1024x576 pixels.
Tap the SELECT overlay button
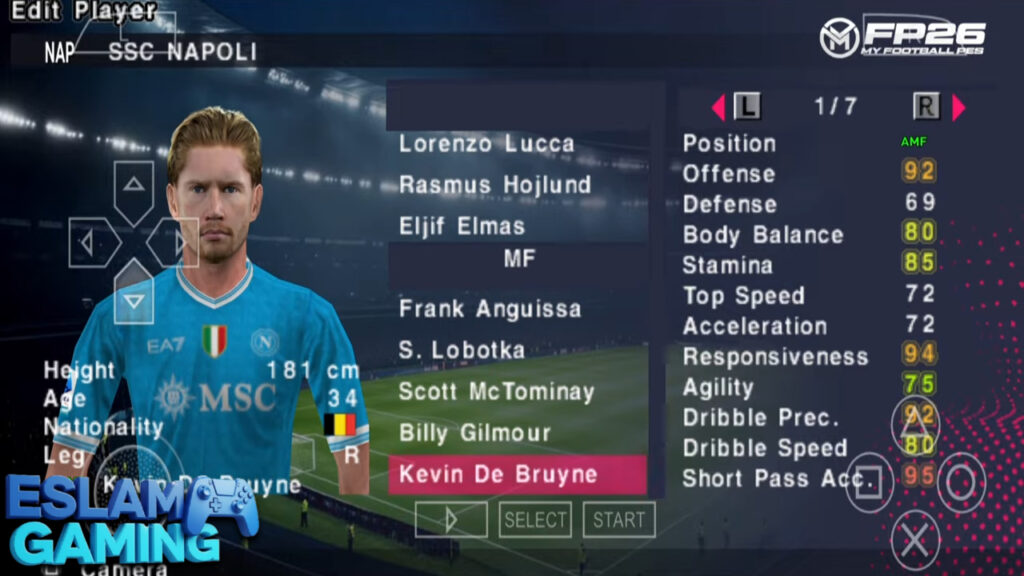535,520
